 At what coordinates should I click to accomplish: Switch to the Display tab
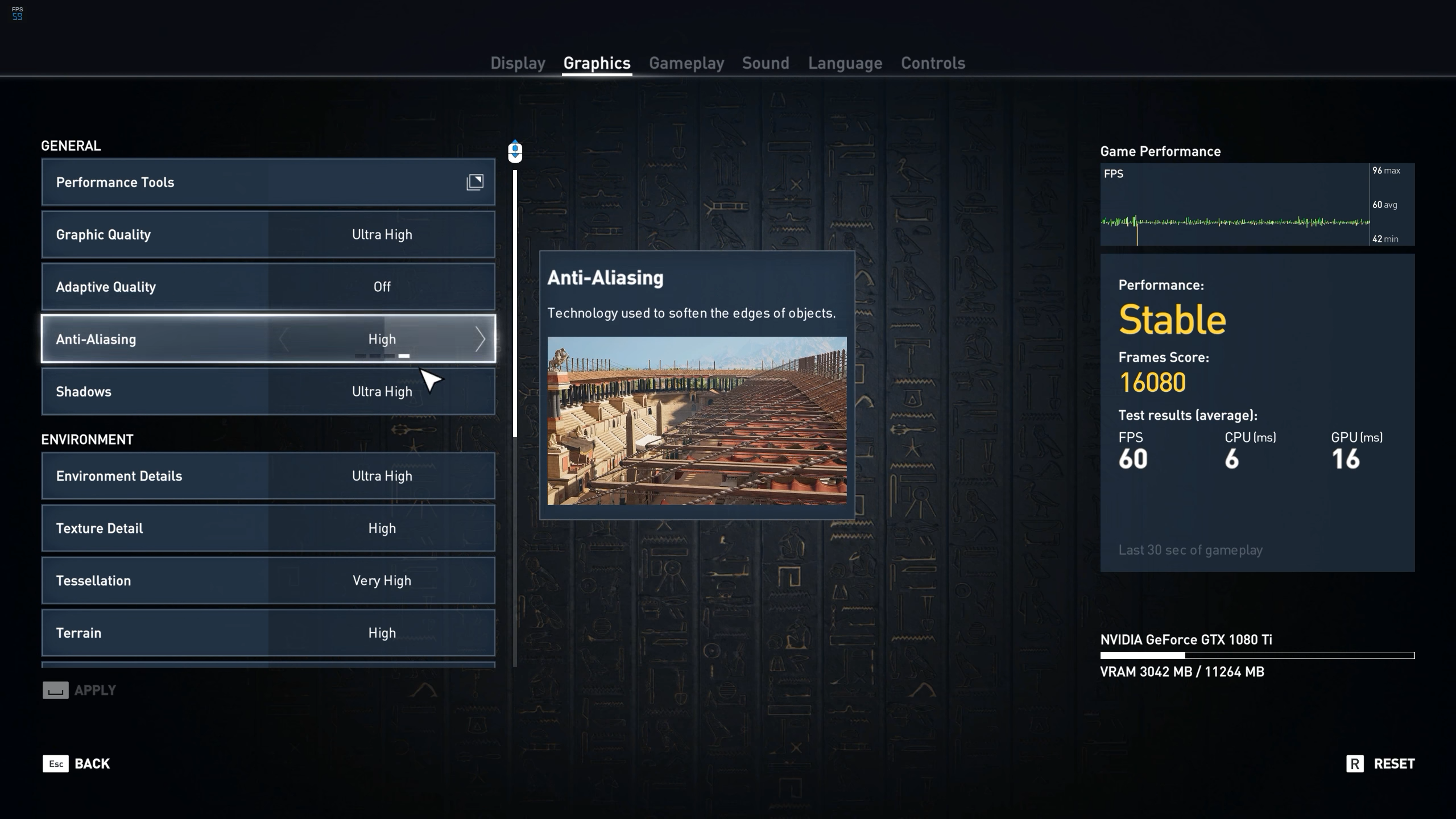[518, 63]
